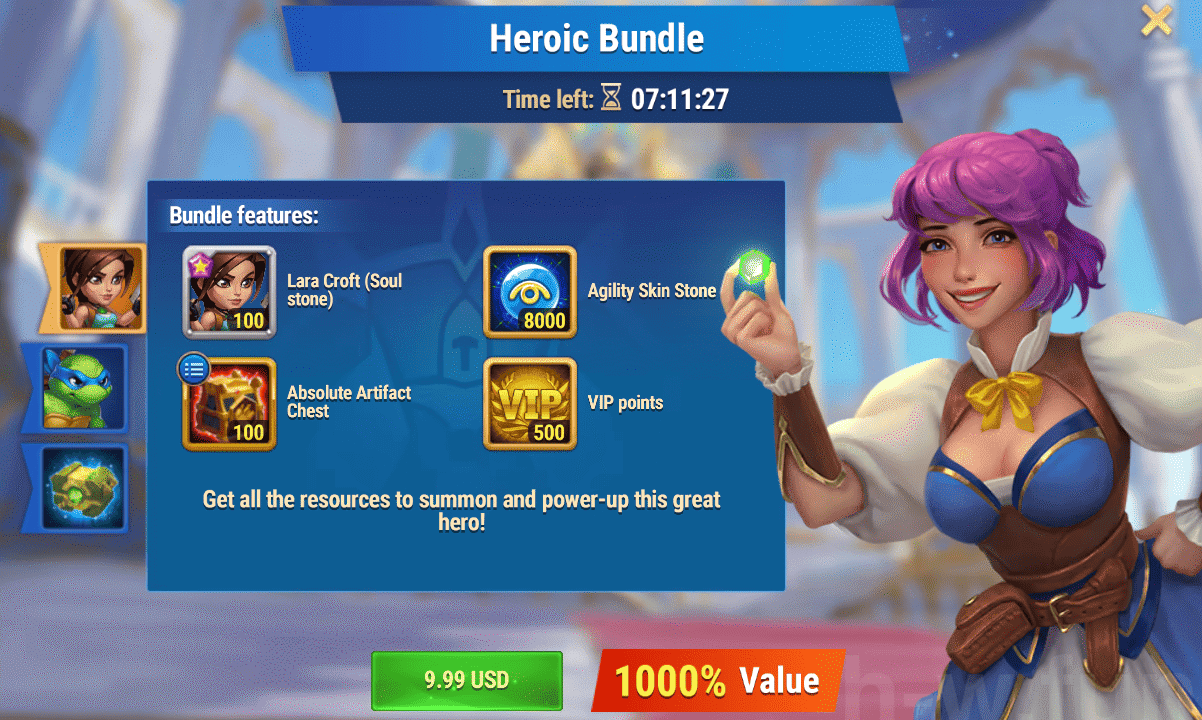
Task: Close the Heroic Bundle window
Action: point(1156,21)
